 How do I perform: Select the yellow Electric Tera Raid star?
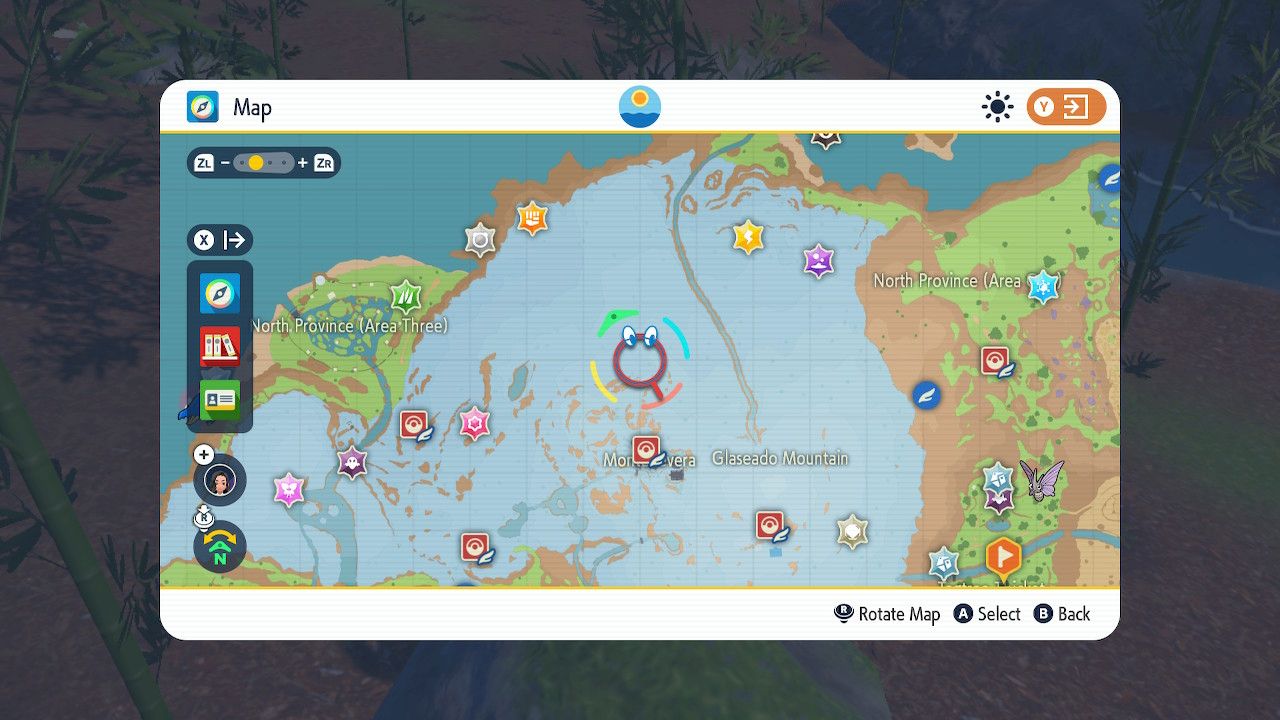(x=746, y=238)
